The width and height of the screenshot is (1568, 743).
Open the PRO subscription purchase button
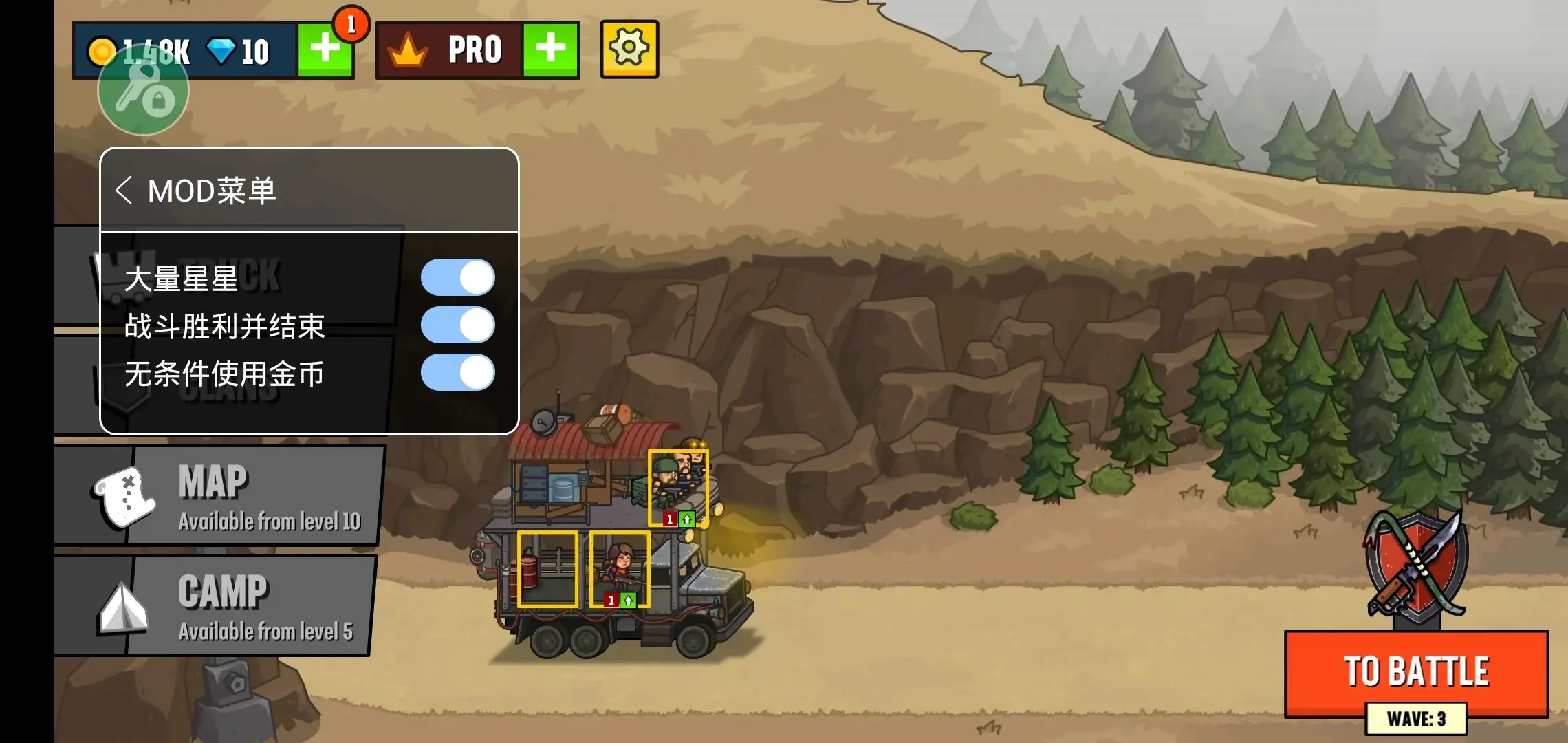click(x=550, y=50)
